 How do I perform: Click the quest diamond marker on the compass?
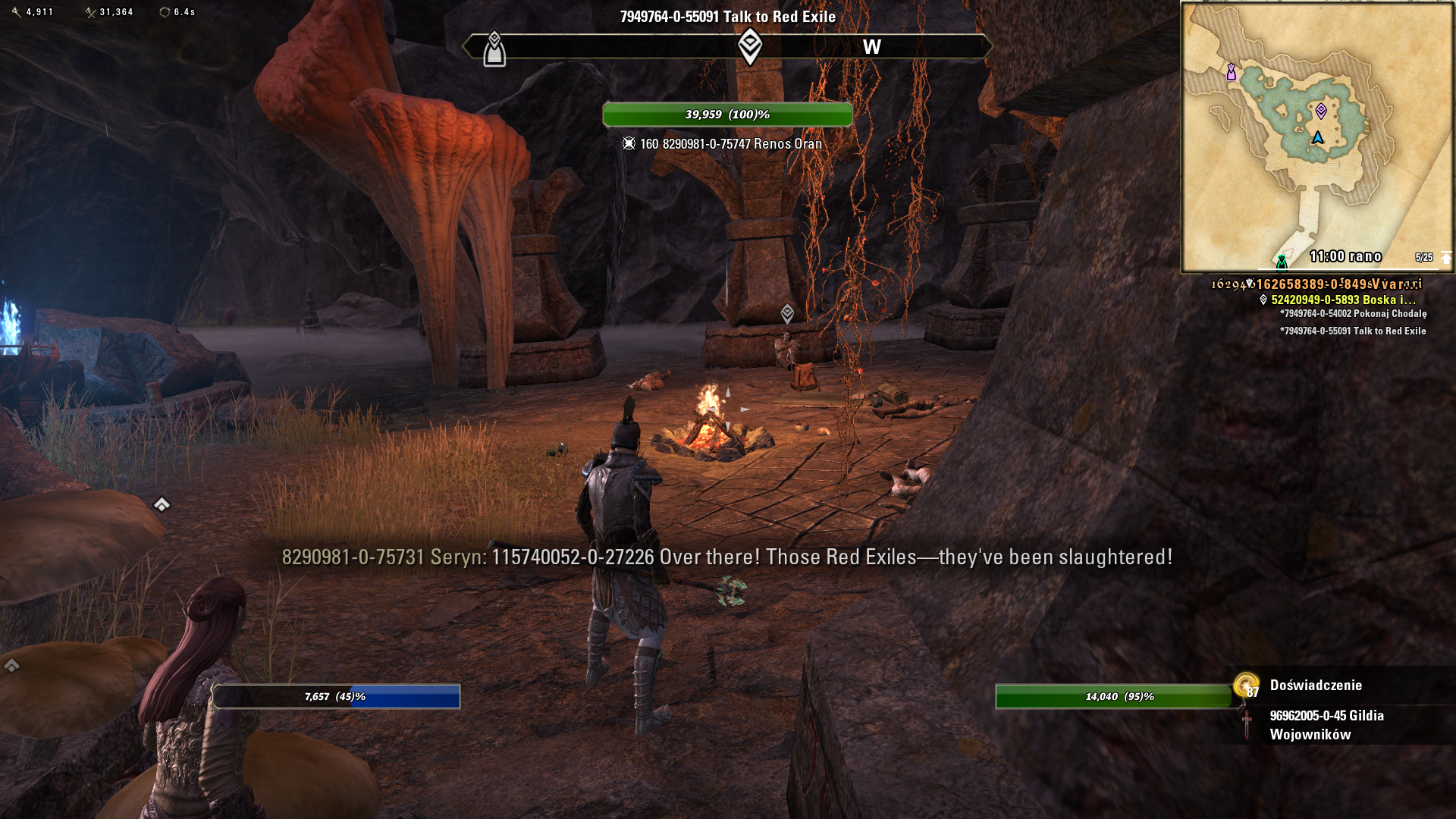tap(749, 46)
